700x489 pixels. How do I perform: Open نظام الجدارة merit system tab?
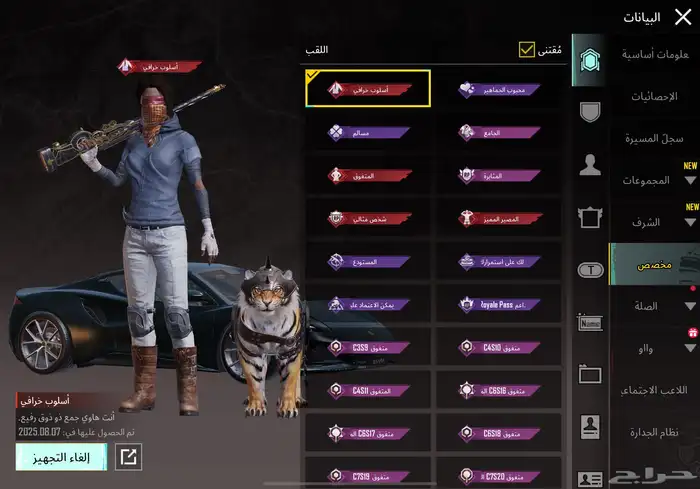656,432
